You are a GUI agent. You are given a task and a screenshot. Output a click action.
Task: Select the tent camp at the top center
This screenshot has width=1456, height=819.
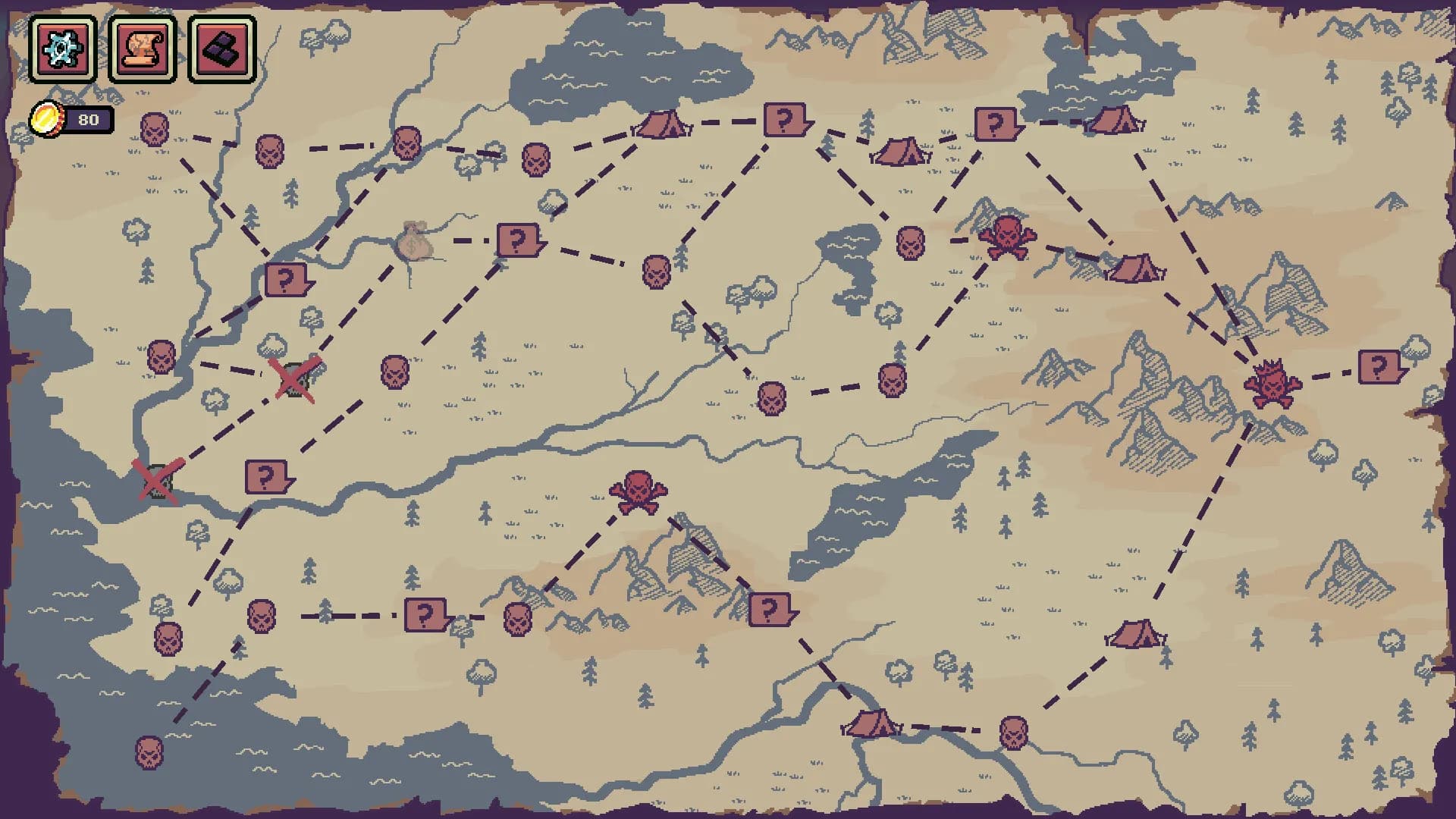pos(660,125)
